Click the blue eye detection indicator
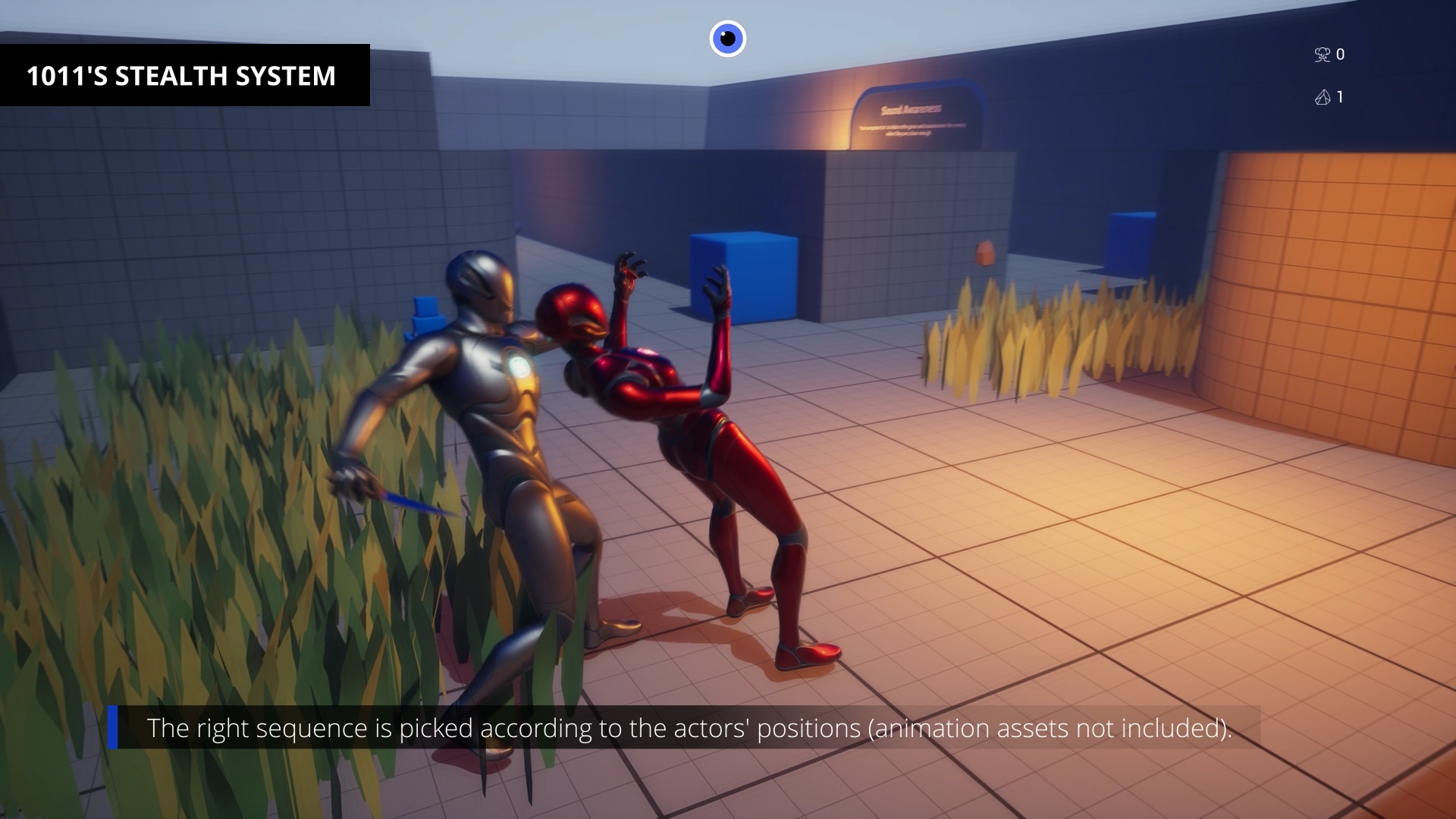Screen dimensions: 1456x819 [727, 39]
